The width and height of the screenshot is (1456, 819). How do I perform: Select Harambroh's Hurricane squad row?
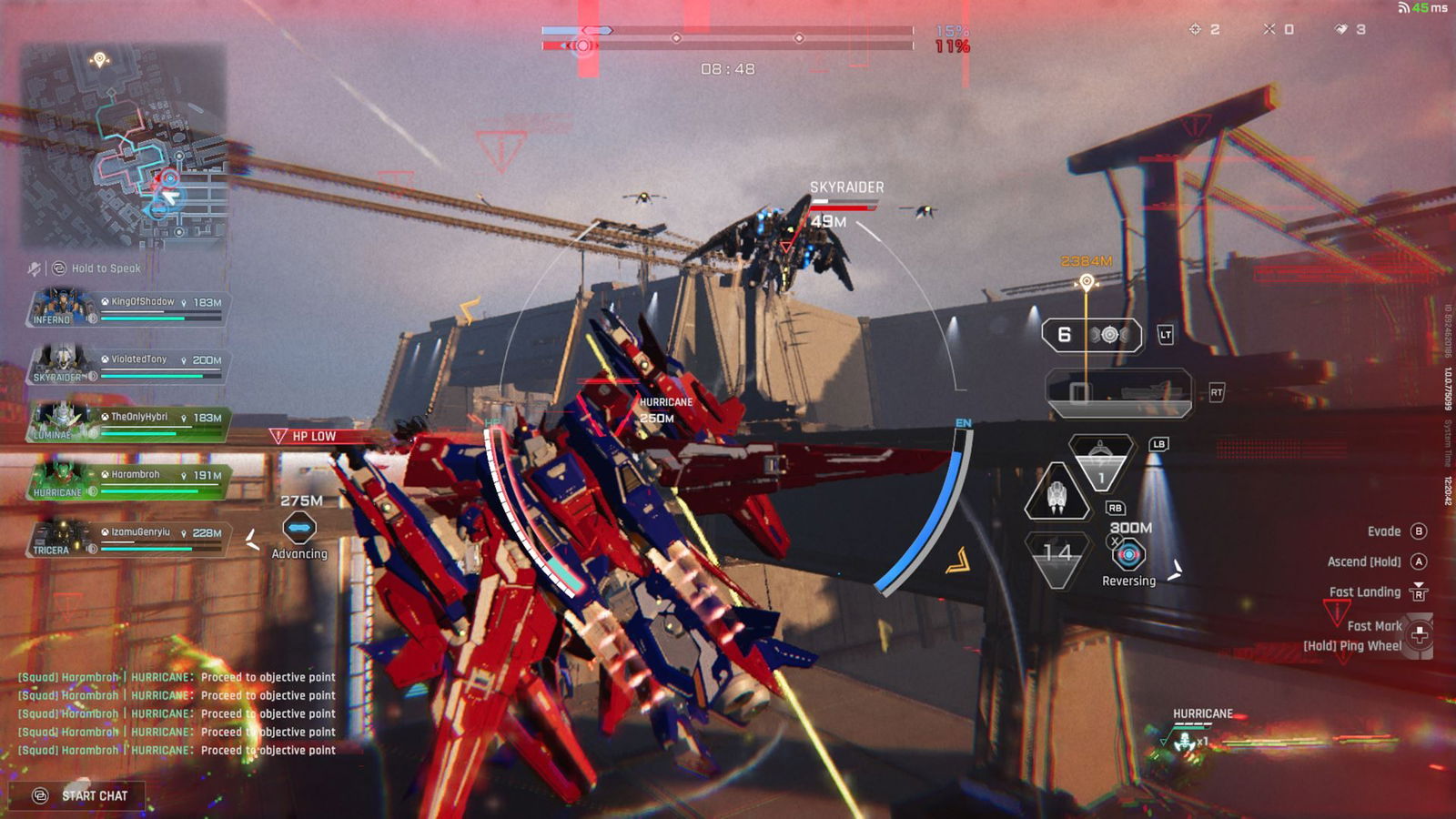(127, 481)
